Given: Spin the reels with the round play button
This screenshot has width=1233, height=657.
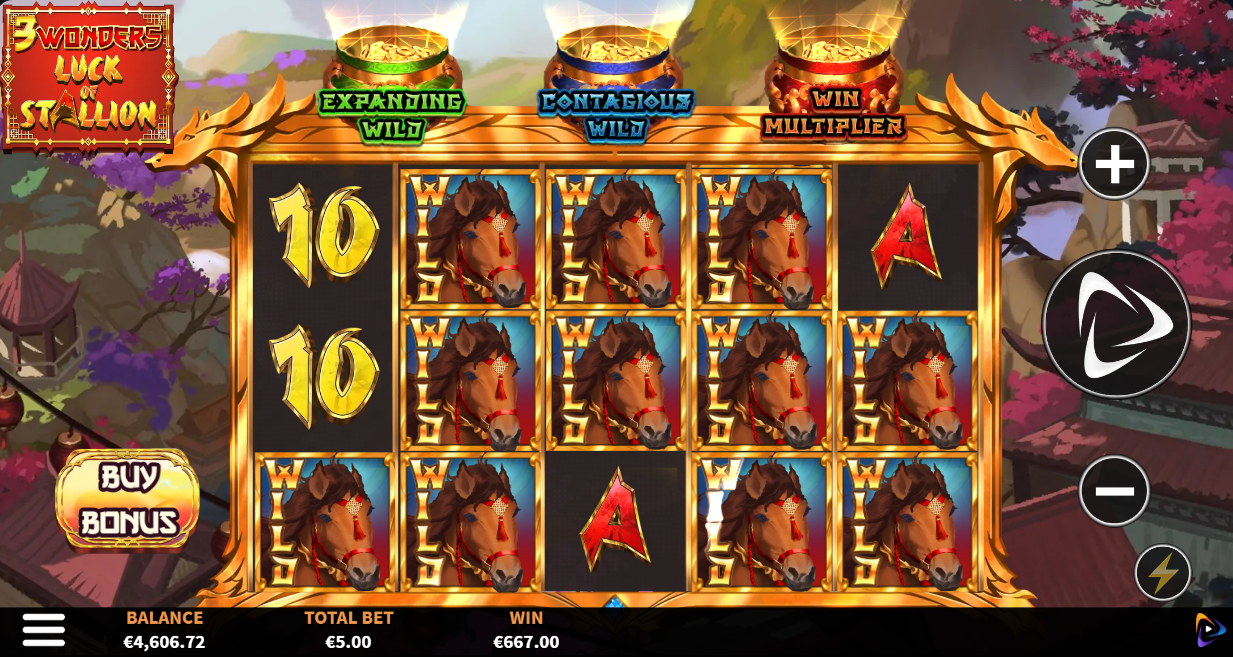Looking at the screenshot, I should pyautogui.click(x=1116, y=324).
